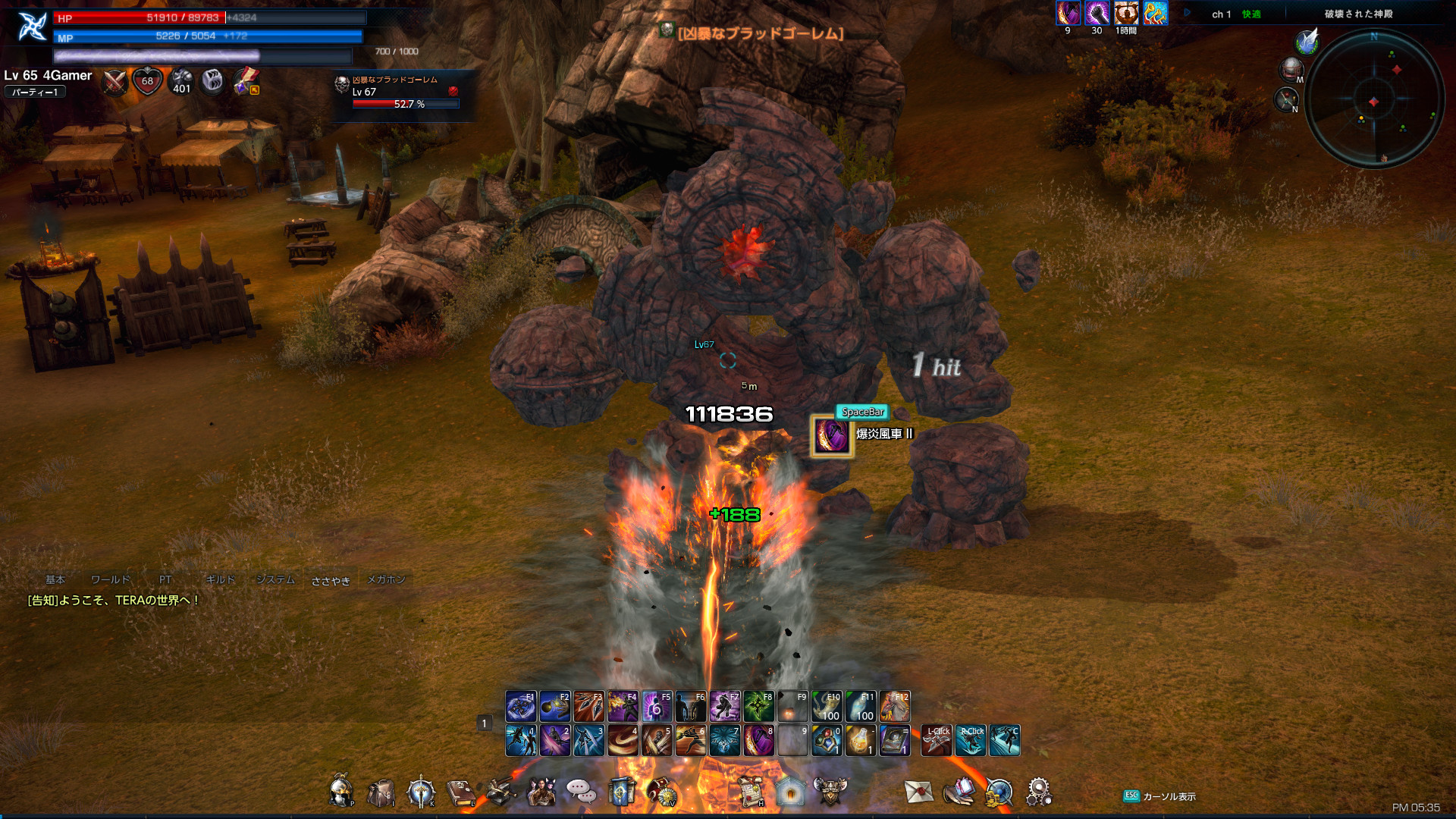Select the trumpet party buff icon
The width and height of the screenshot is (1456, 819).
(x=1155, y=14)
